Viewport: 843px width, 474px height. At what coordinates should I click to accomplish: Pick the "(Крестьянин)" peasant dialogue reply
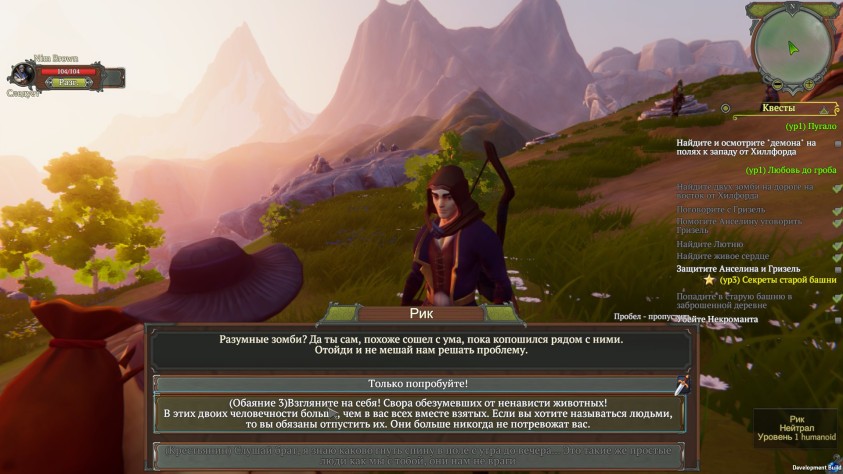(418, 454)
